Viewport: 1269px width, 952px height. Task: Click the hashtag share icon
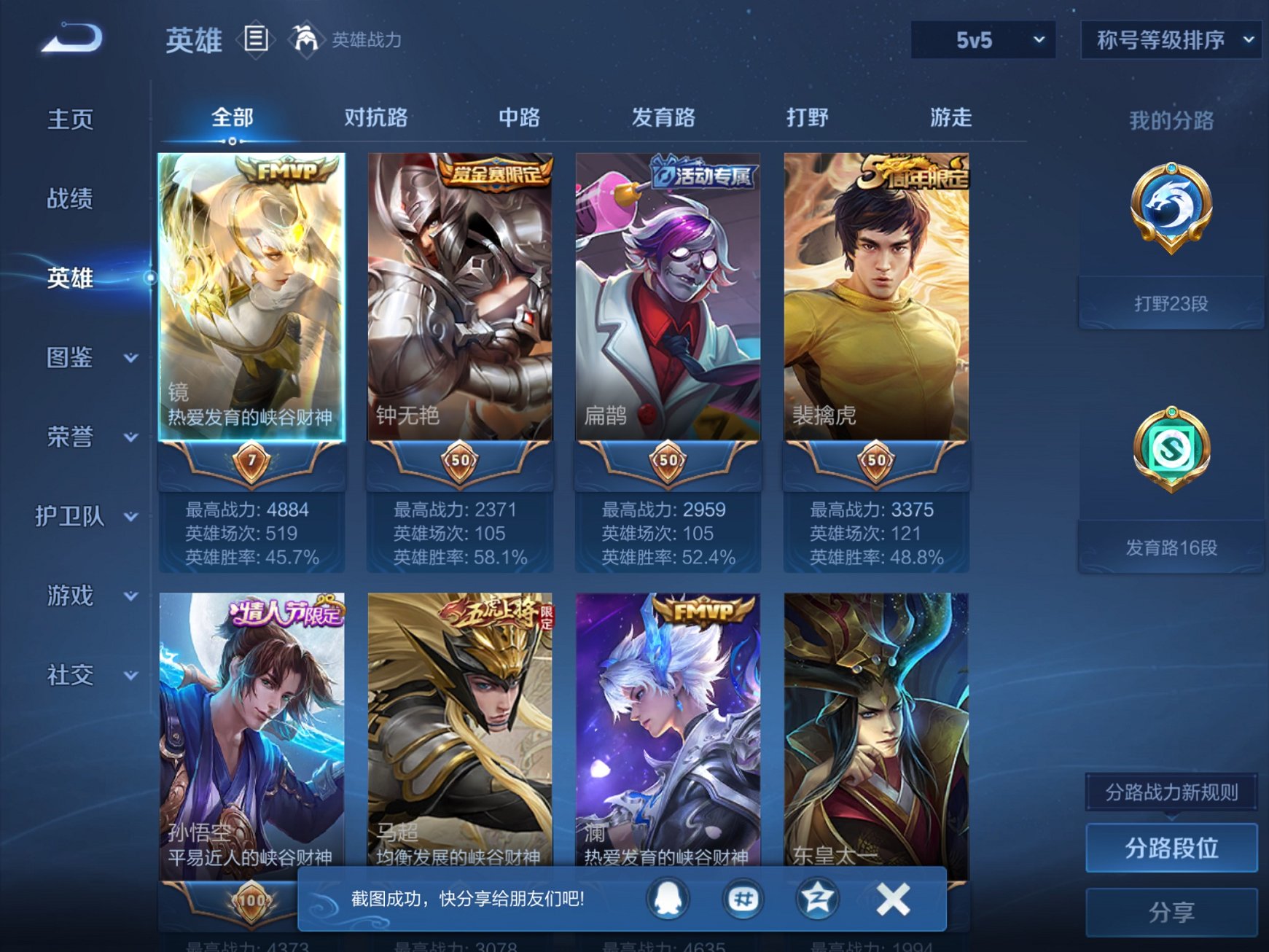[x=742, y=900]
